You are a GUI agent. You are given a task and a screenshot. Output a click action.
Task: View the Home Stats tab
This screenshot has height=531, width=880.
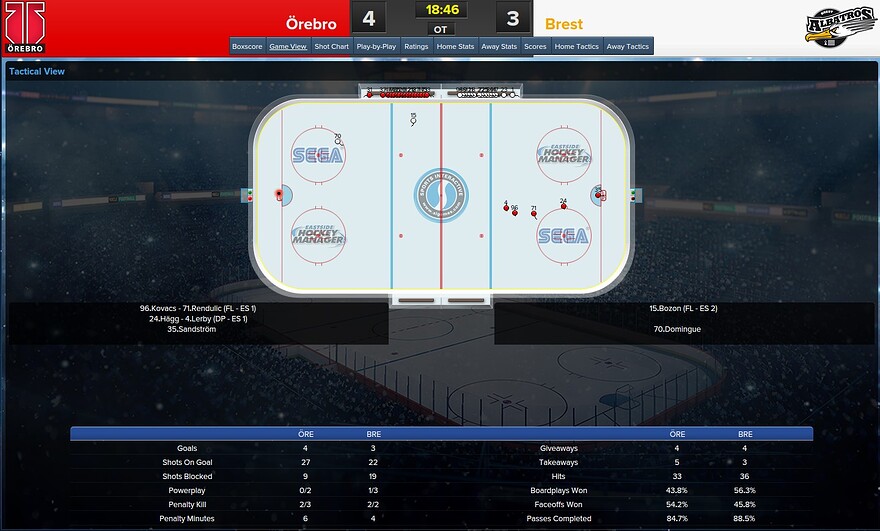click(454, 47)
